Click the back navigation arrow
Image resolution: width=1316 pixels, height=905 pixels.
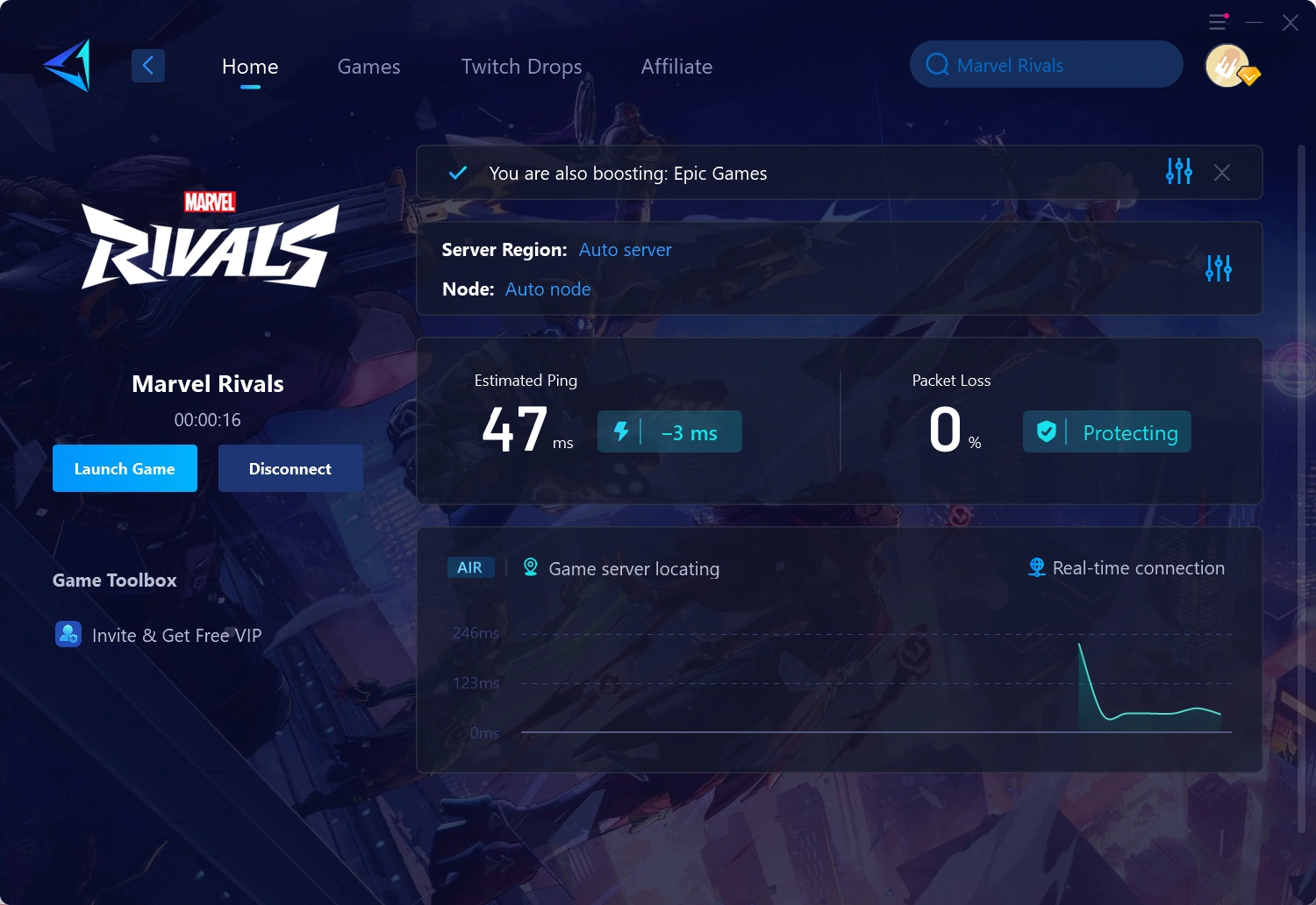147,65
